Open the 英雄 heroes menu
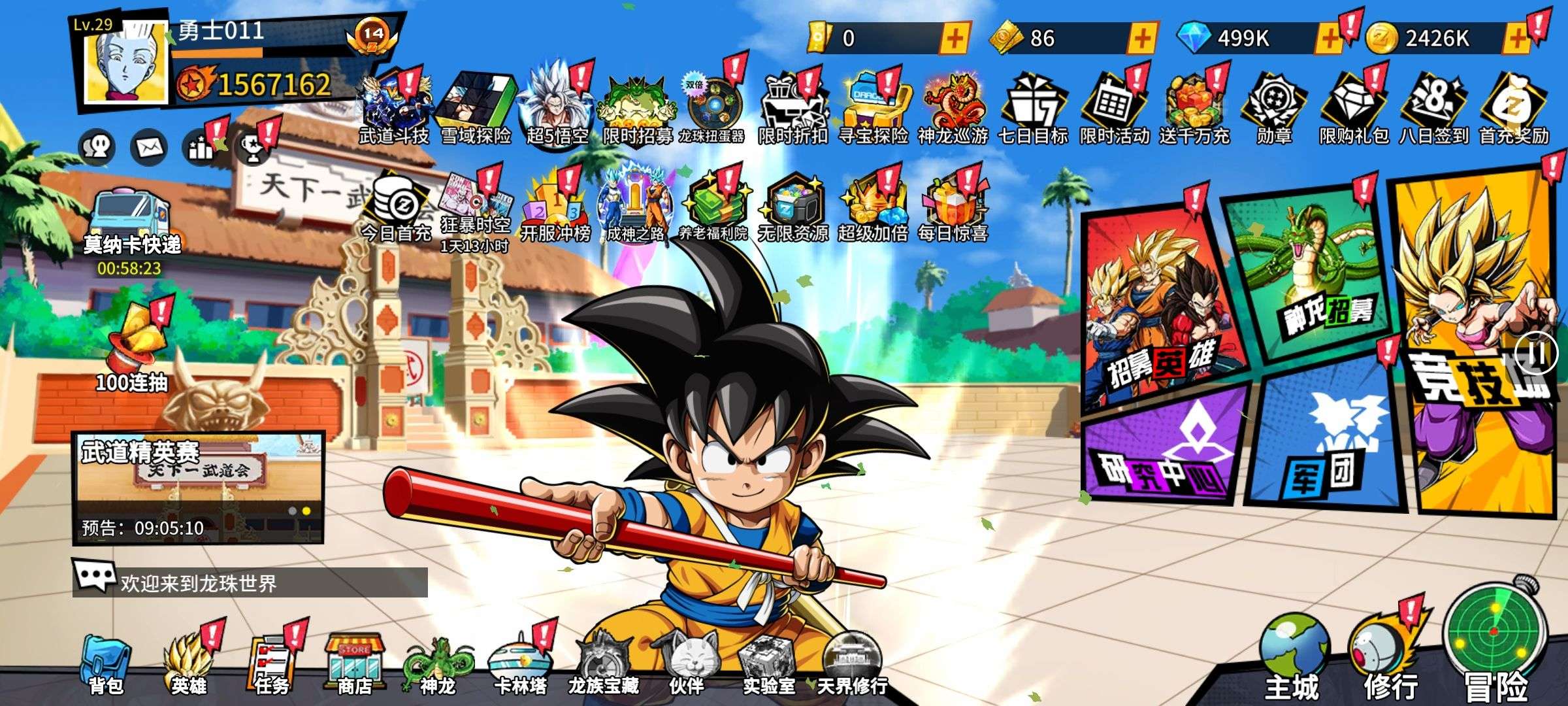 click(x=189, y=664)
